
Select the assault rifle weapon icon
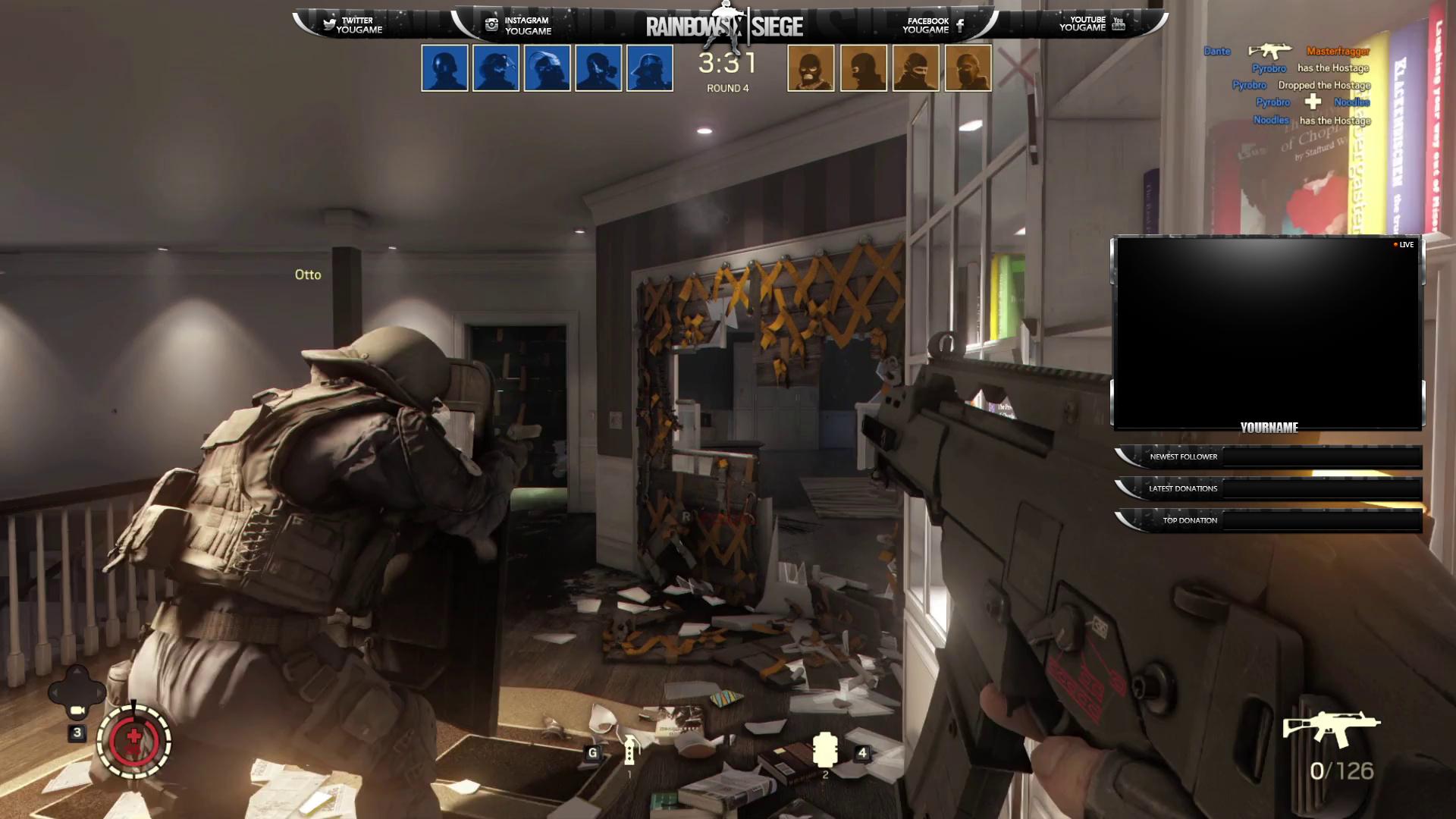coord(1331,728)
